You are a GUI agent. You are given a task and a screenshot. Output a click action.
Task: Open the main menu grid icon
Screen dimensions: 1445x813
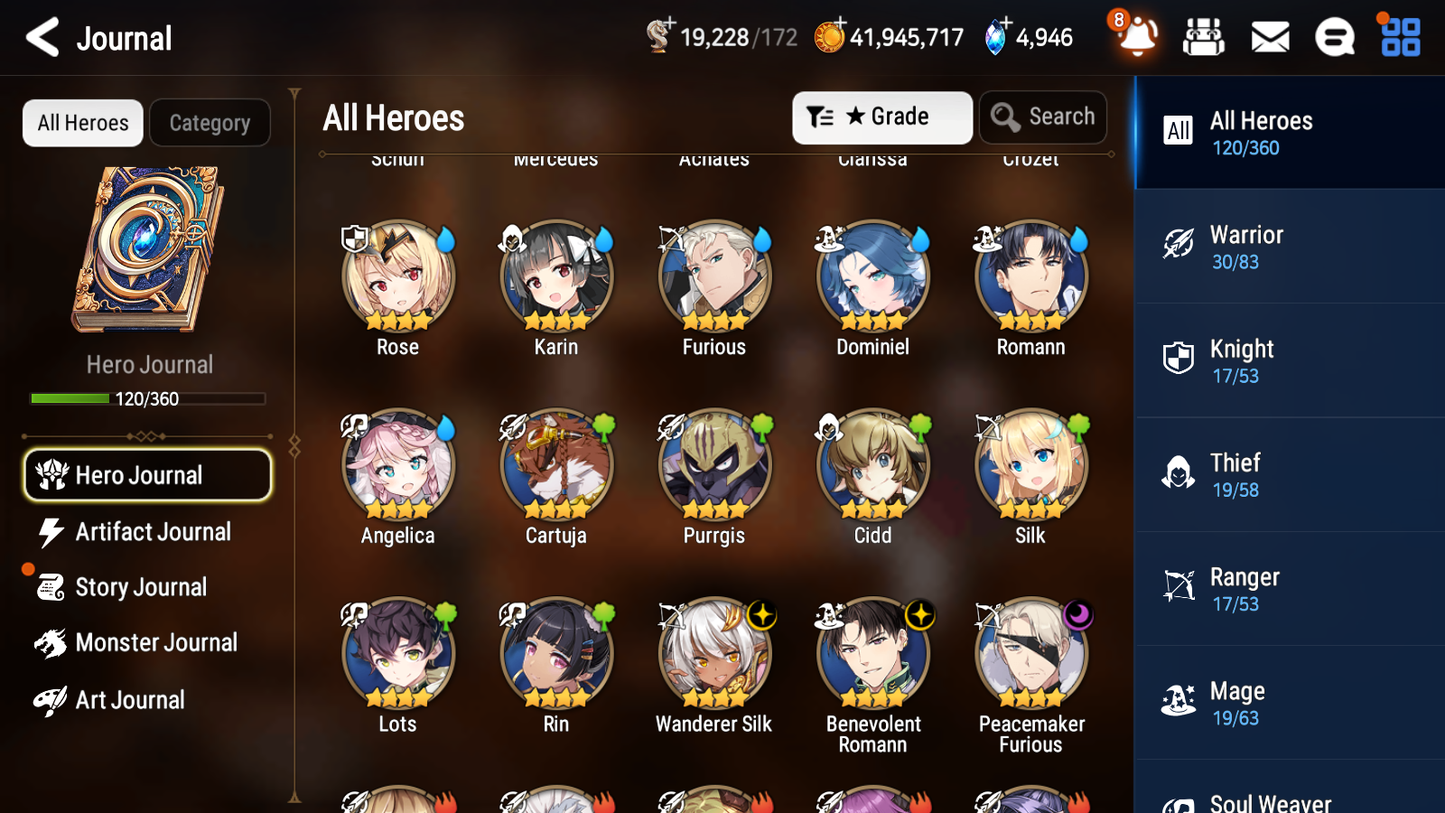tap(1399, 36)
